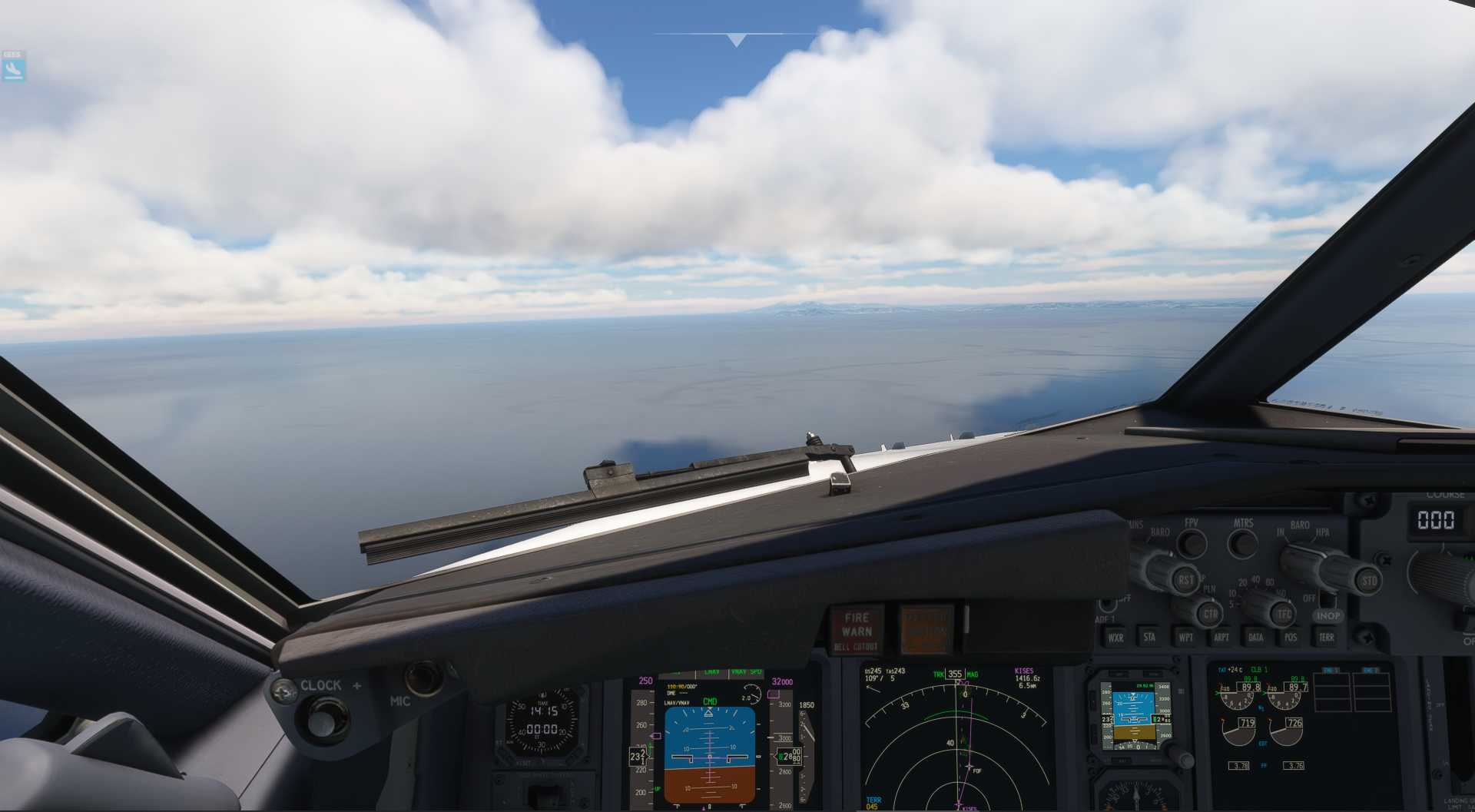Click the FPV flight path vector button
This screenshot has height=812, width=1475.
pos(1192,543)
